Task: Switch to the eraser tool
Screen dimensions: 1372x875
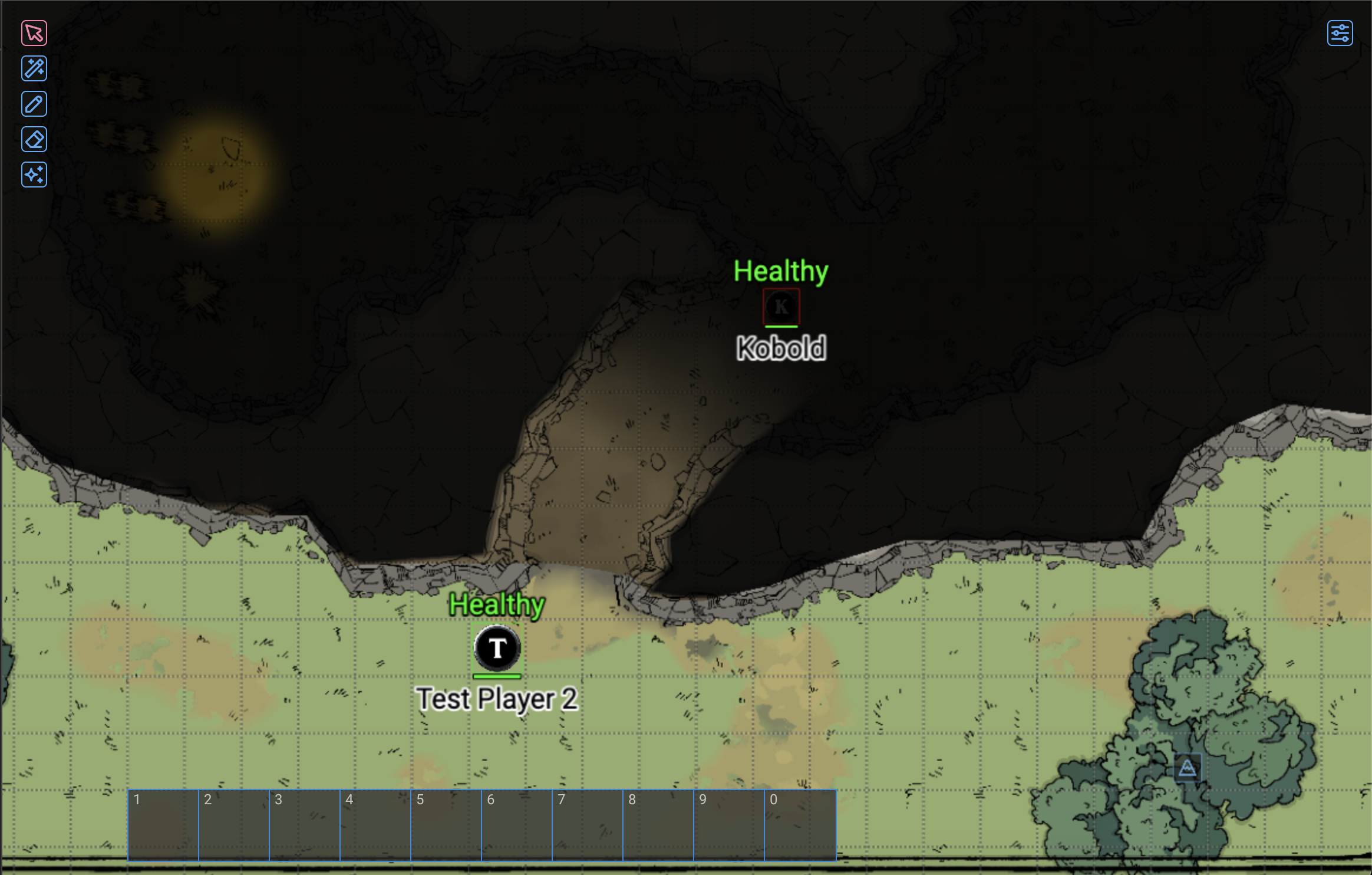Action: [34, 140]
